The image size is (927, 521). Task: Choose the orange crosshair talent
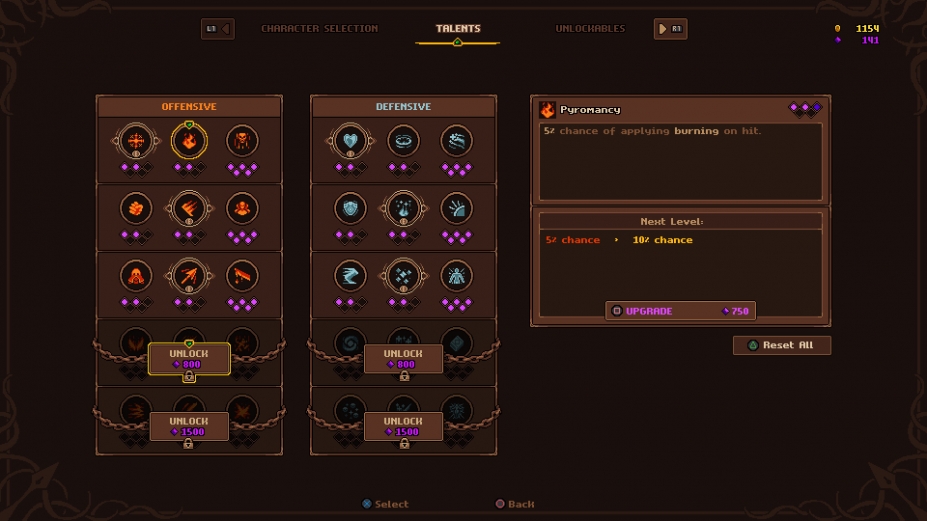coord(135,141)
